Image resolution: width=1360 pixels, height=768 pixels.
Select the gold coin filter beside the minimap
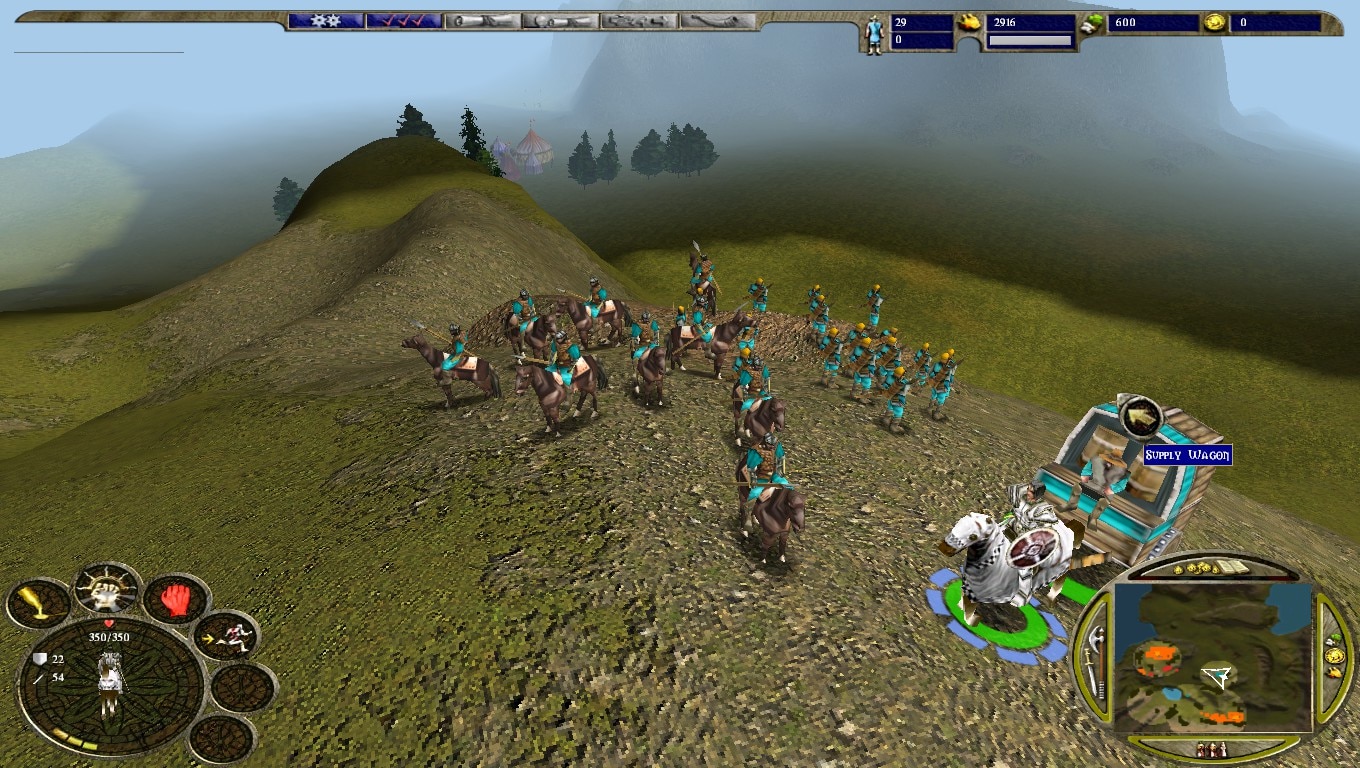click(1334, 656)
